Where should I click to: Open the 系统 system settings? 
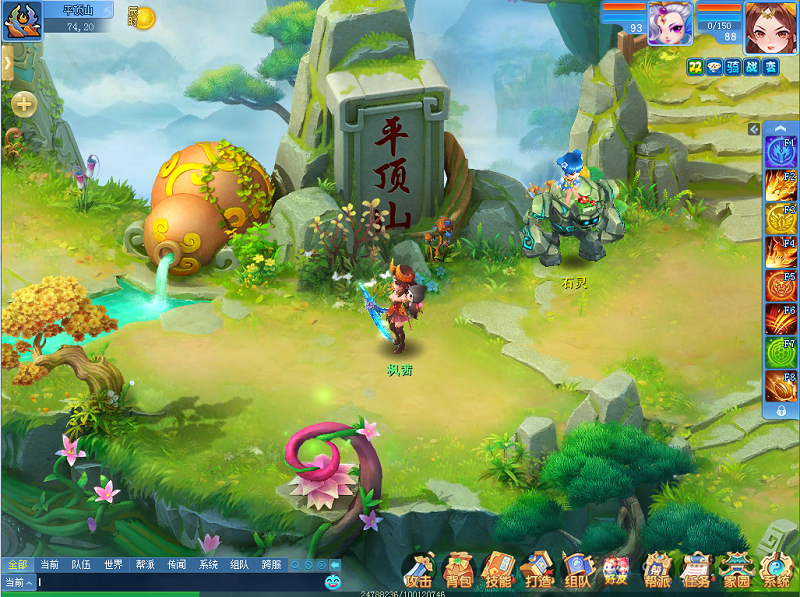pos(776,571)
